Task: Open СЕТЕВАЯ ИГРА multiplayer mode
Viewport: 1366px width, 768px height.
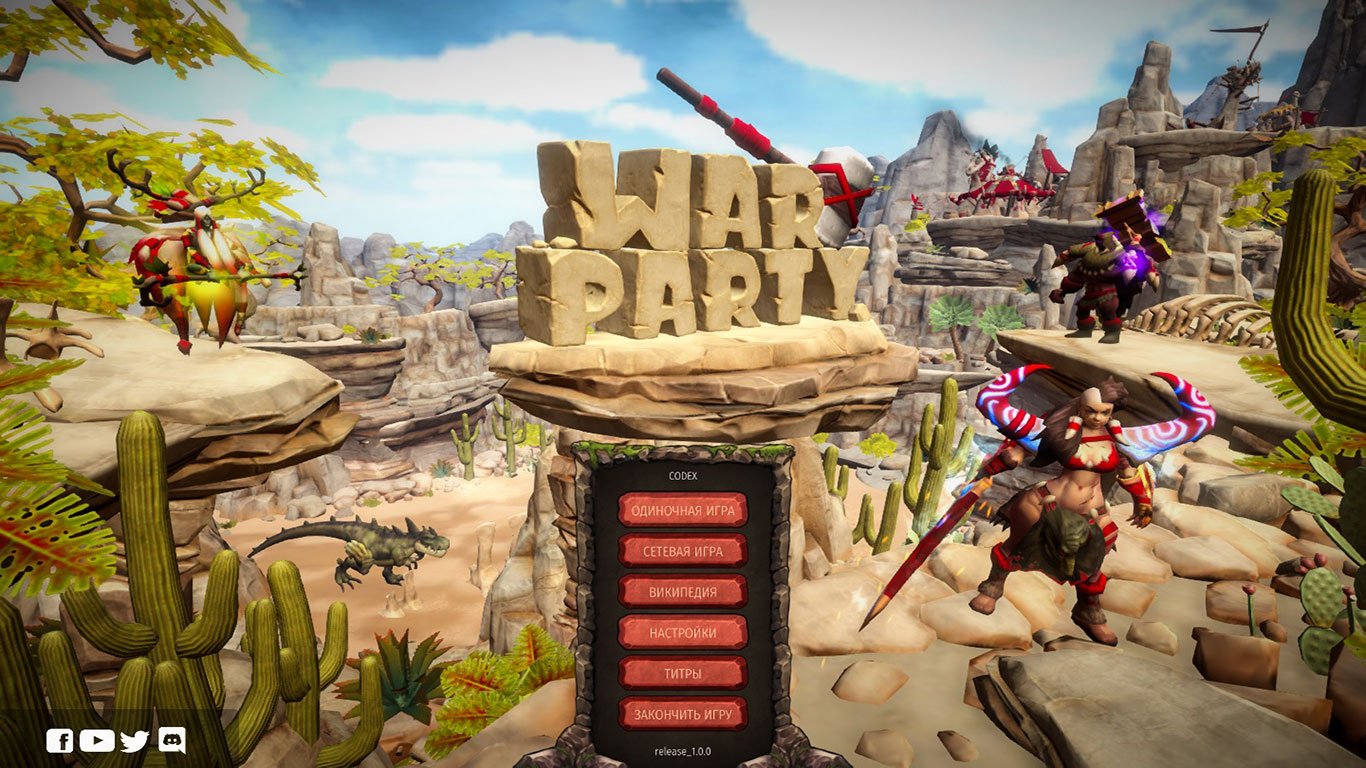Action: click(x=683, y=549)
